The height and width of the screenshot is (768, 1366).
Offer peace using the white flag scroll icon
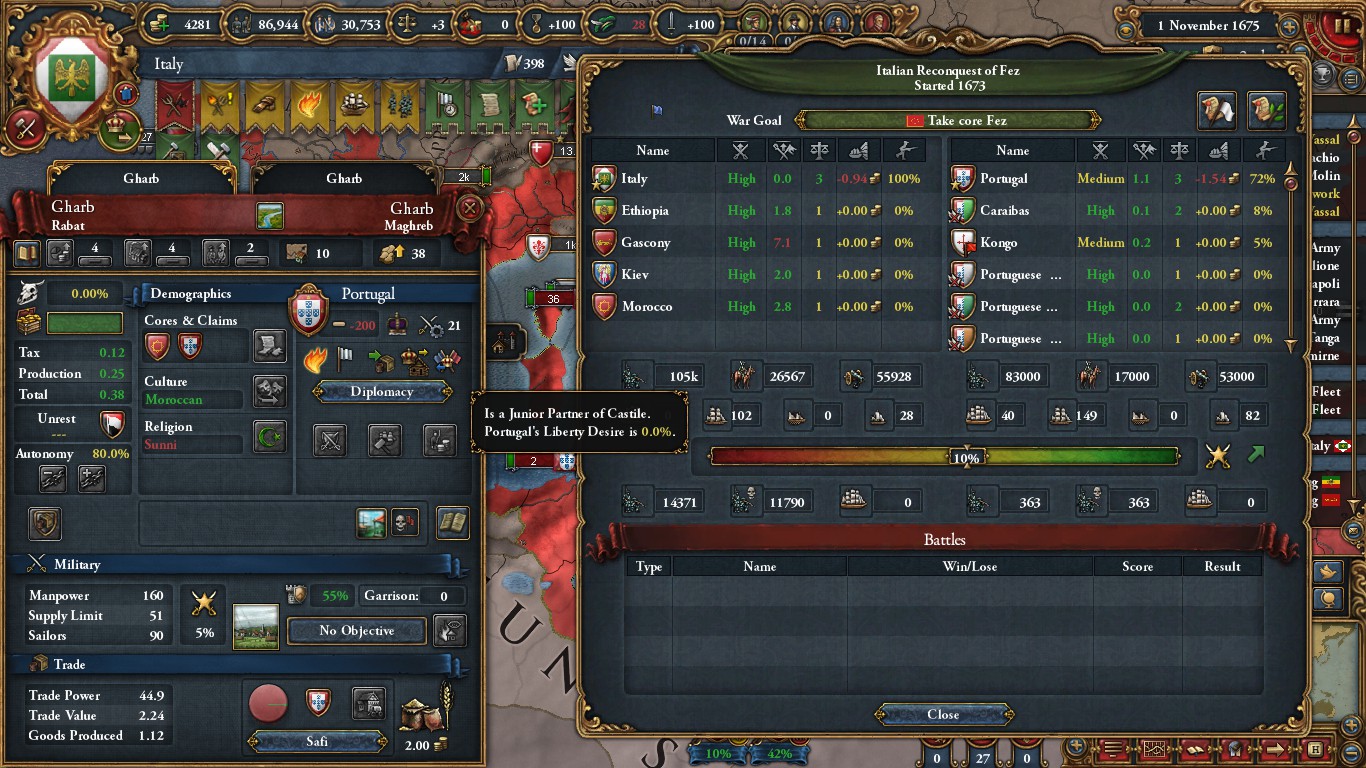1216,110
